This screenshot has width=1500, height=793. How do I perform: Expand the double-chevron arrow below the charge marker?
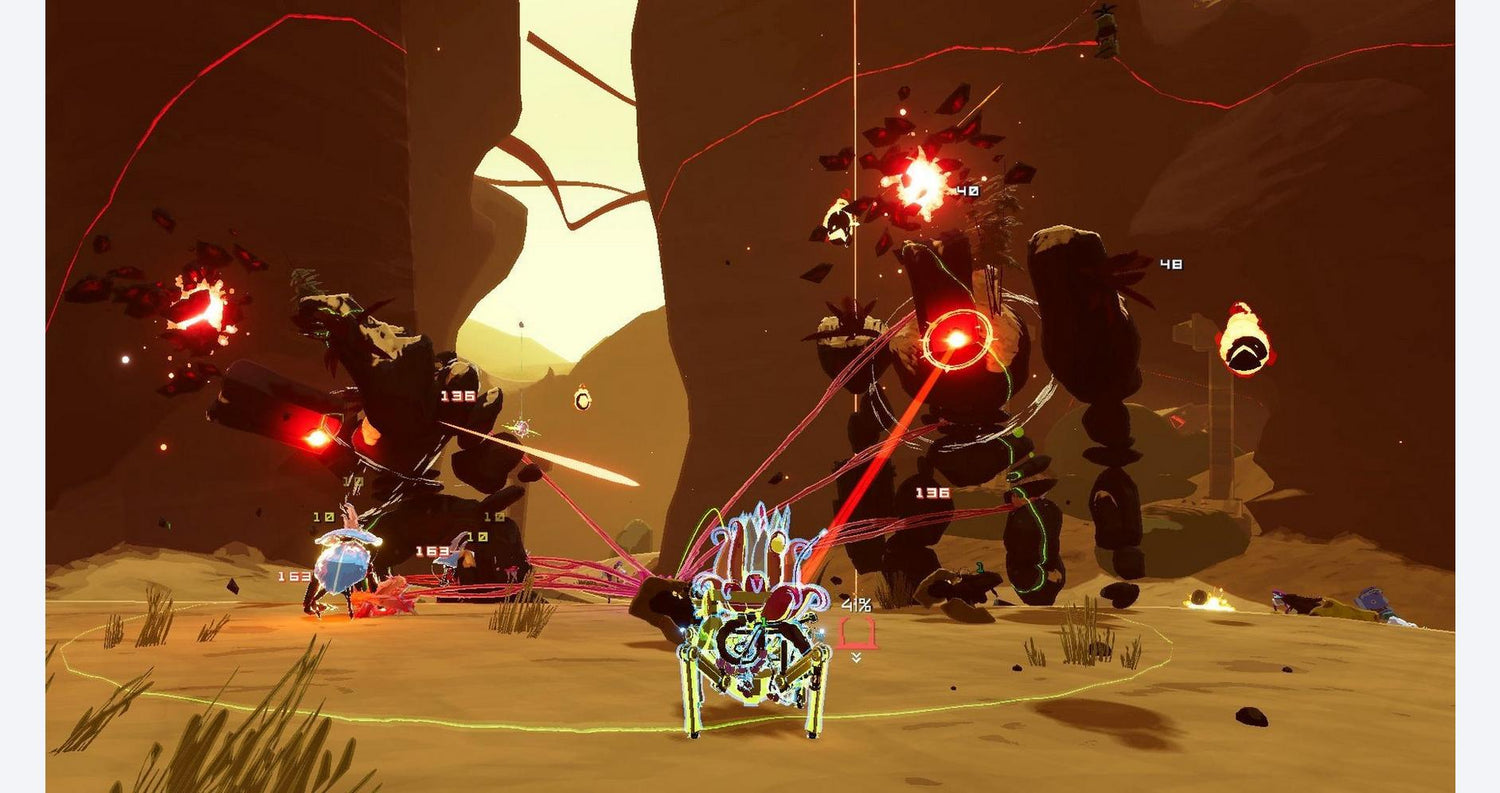point(857,657)
